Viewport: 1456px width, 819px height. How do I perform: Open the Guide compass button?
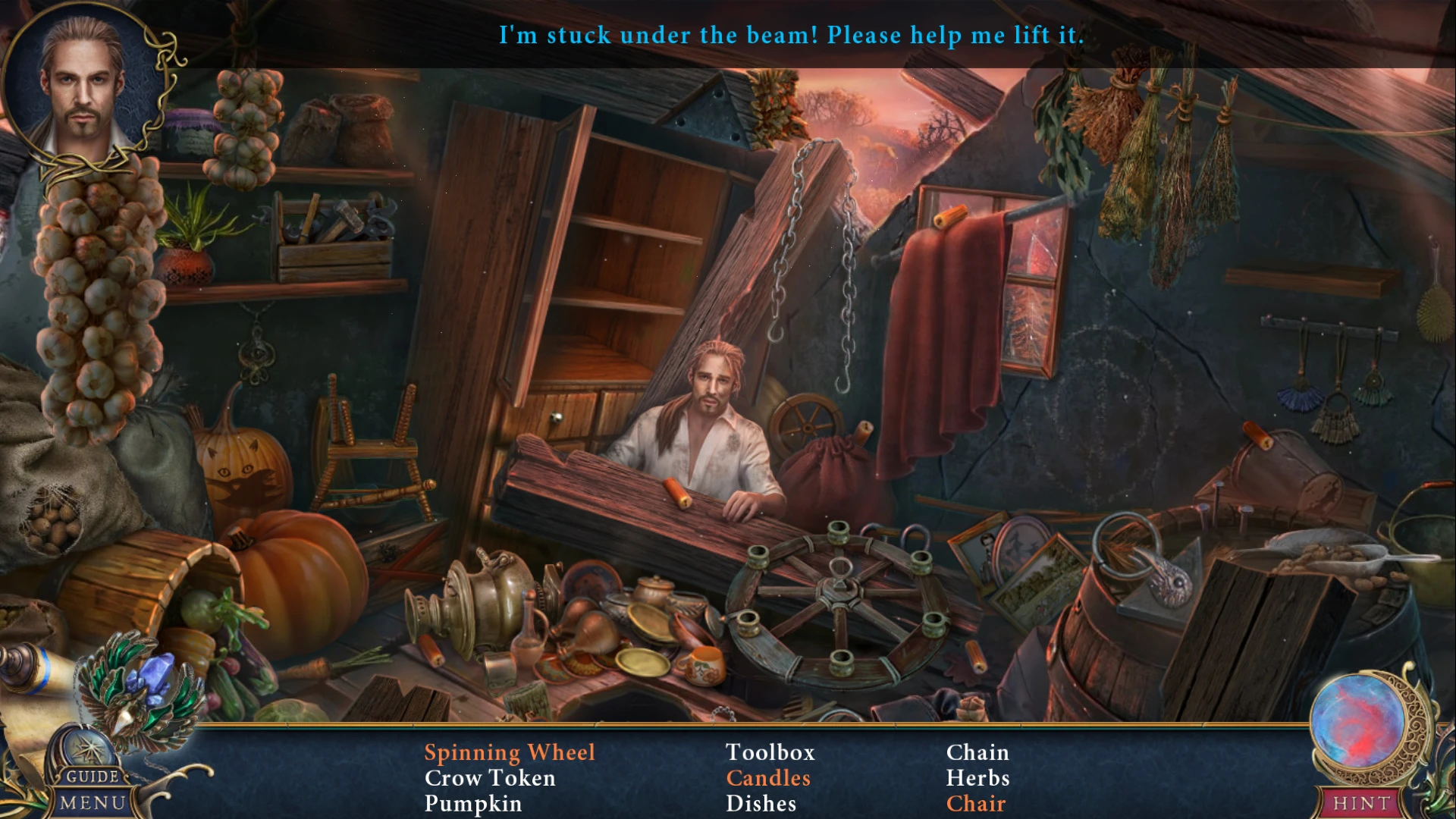[91, 758]
